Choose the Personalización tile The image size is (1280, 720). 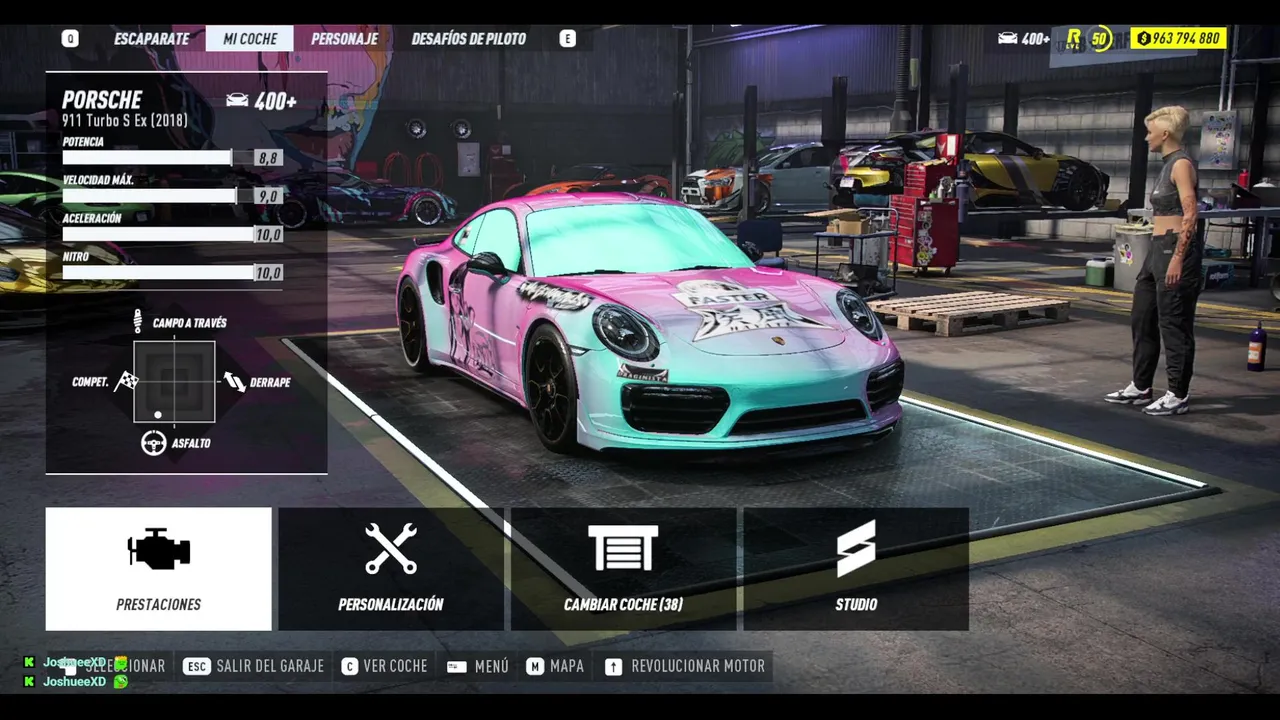391,568
